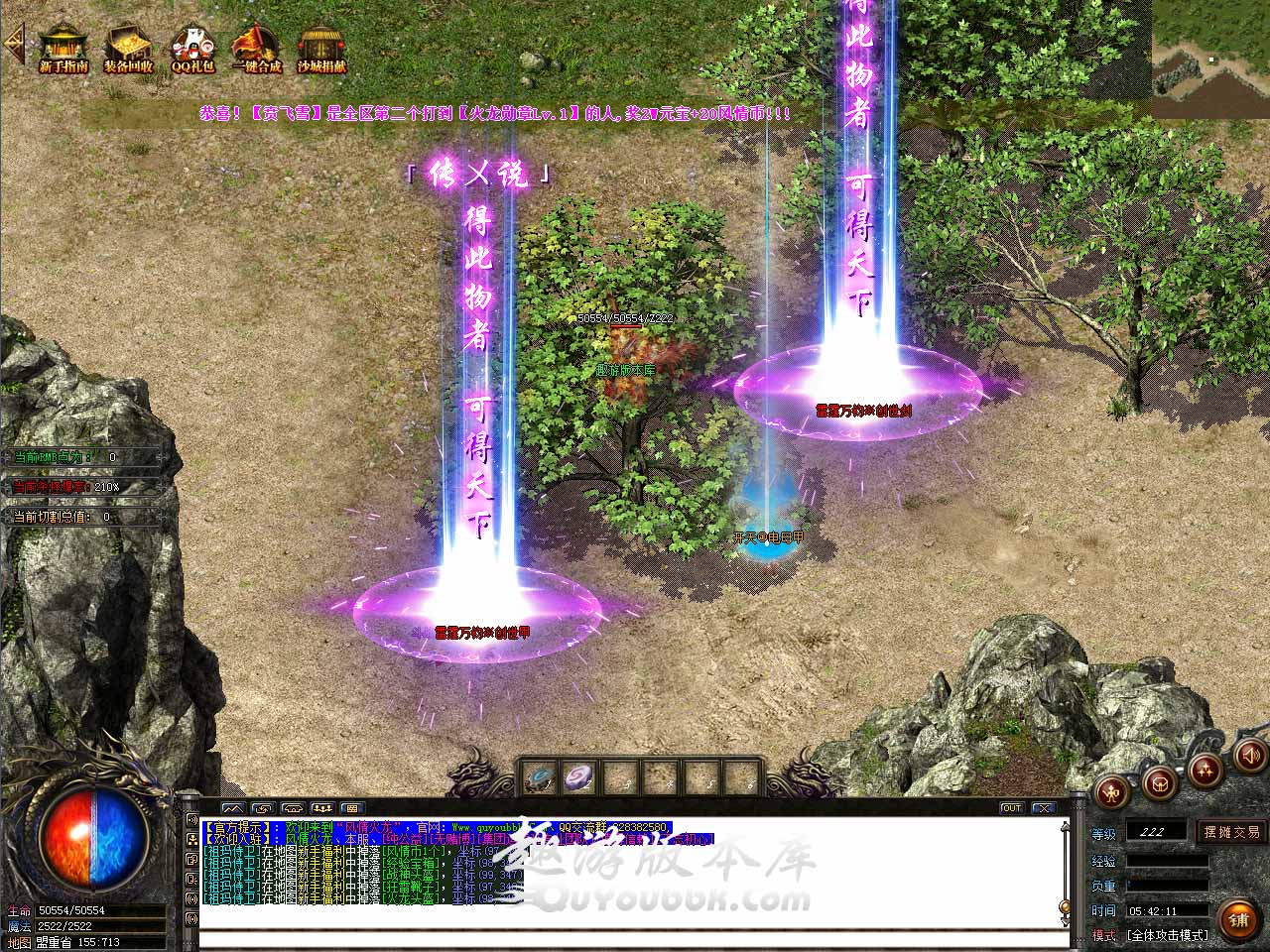Open the skills sparkle round button
The height and width of the screenshot is (952, 1270).
pyautogui.click(x=1204, y=769)
